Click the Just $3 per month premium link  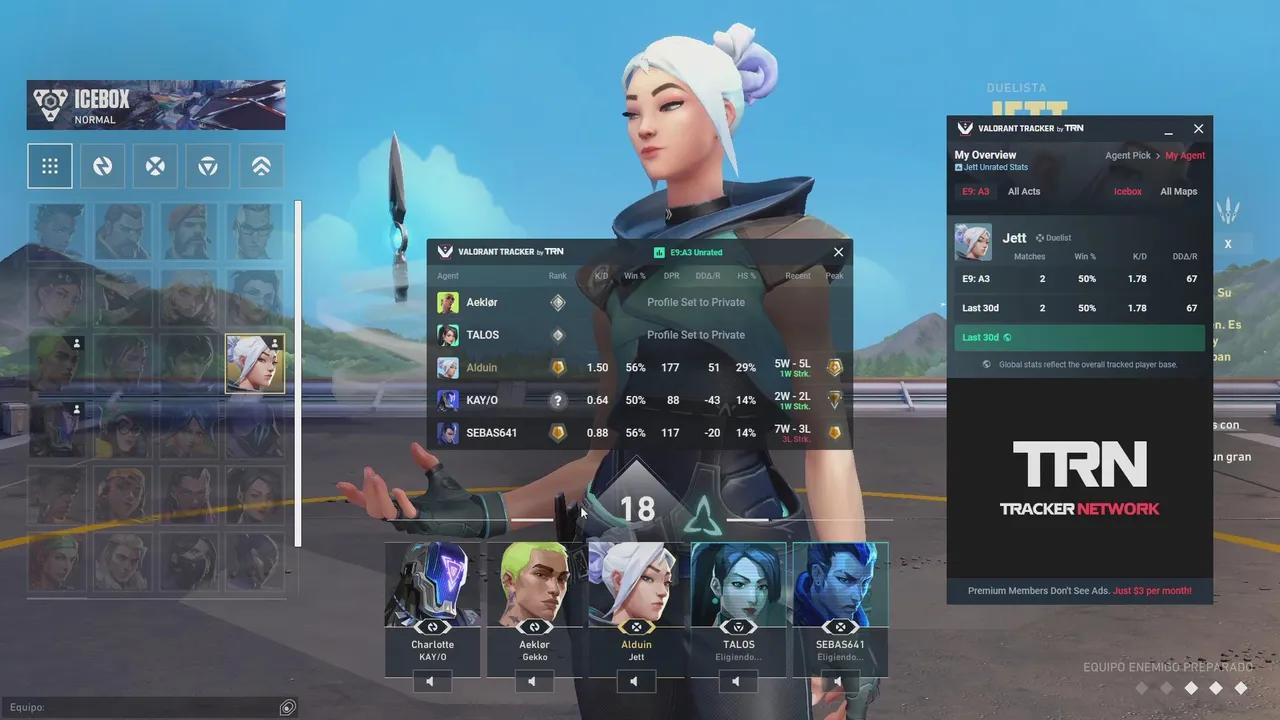click(x=1151, y=590)
